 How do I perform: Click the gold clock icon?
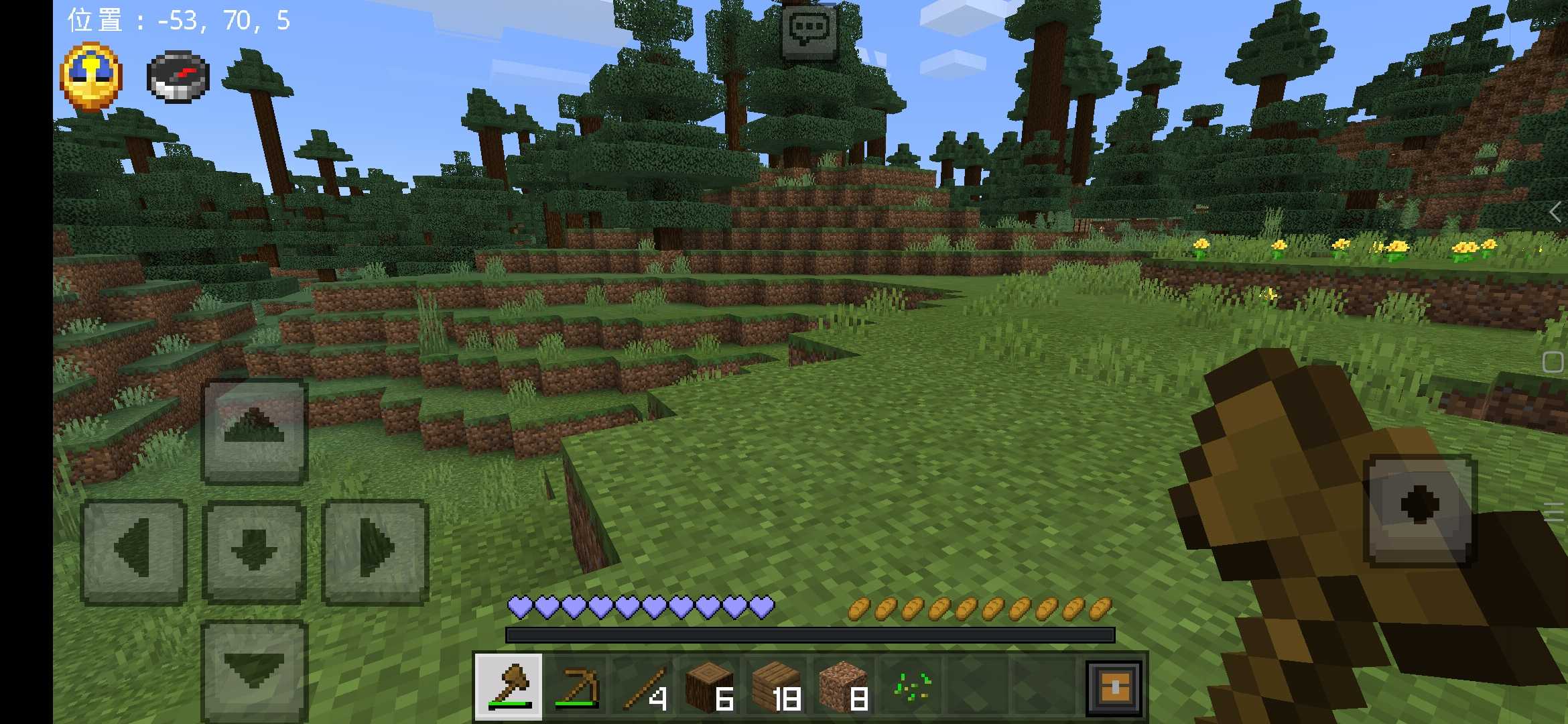pos(91,76)
